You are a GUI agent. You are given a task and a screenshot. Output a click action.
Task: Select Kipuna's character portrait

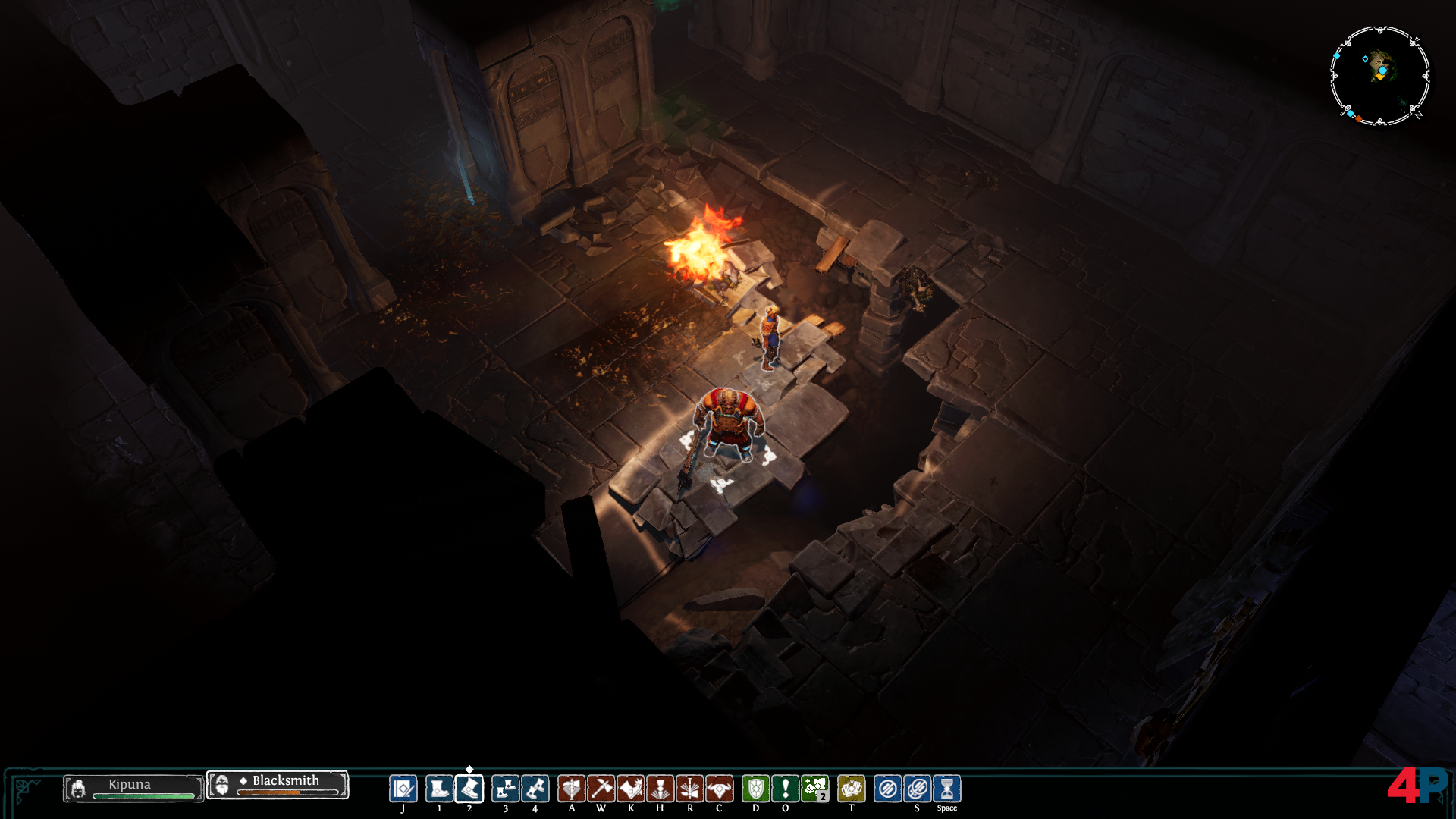click(x=77, y=789)
